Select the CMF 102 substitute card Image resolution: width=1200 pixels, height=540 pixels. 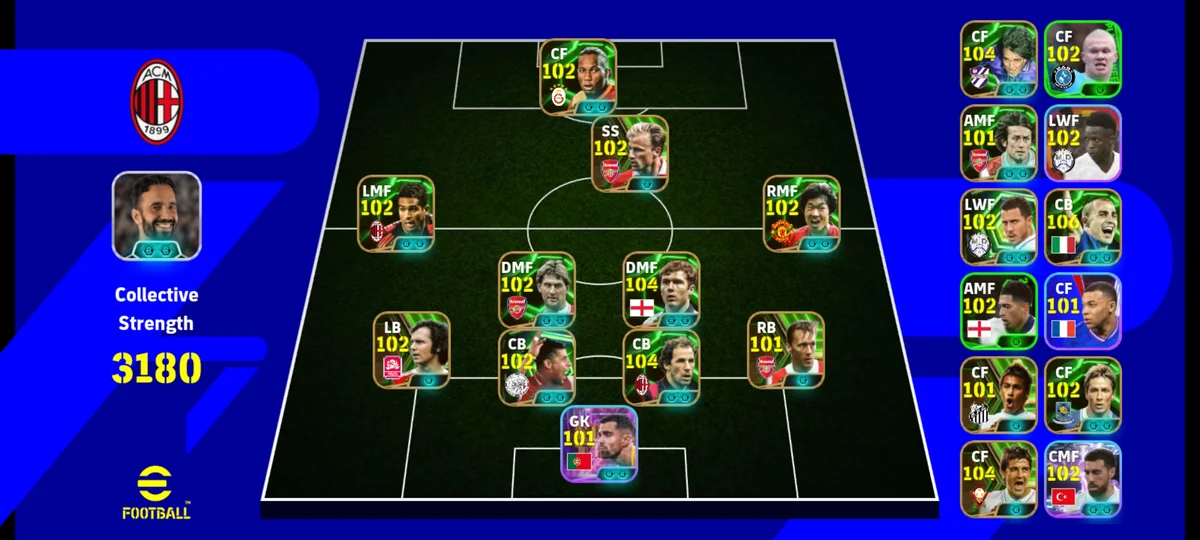click(x=1083, y=479)
